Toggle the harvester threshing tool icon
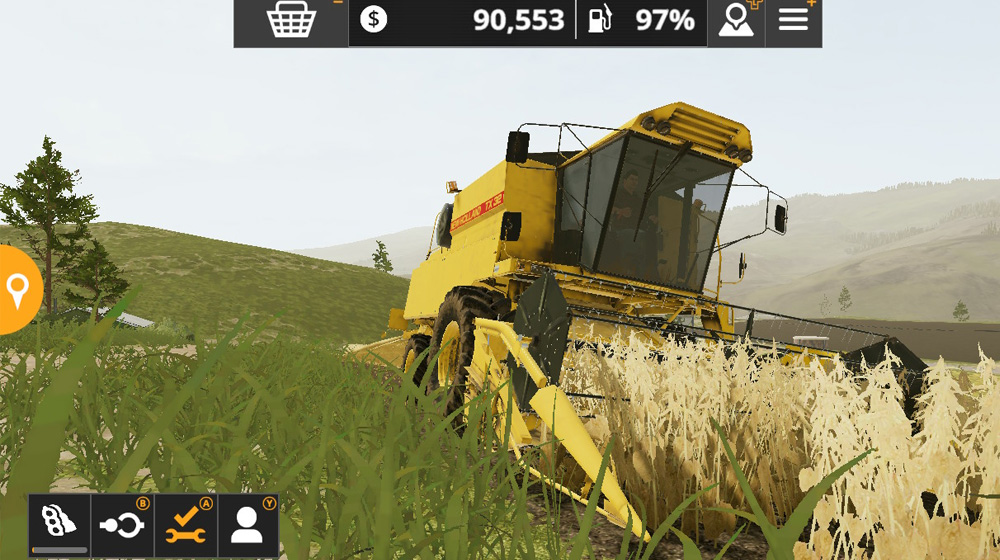 tap(59, 524)
